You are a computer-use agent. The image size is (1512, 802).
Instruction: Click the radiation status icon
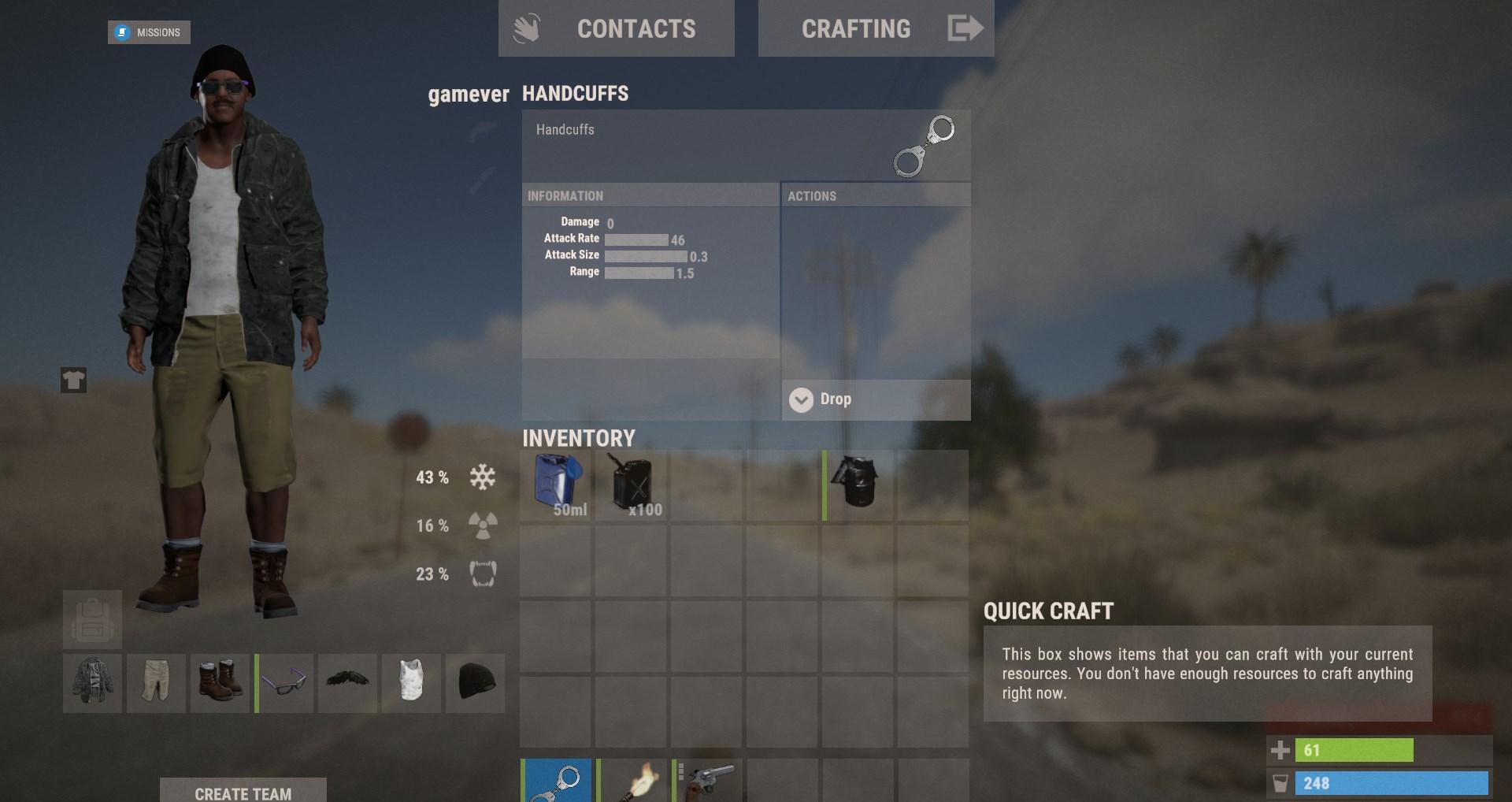(481, 525)
